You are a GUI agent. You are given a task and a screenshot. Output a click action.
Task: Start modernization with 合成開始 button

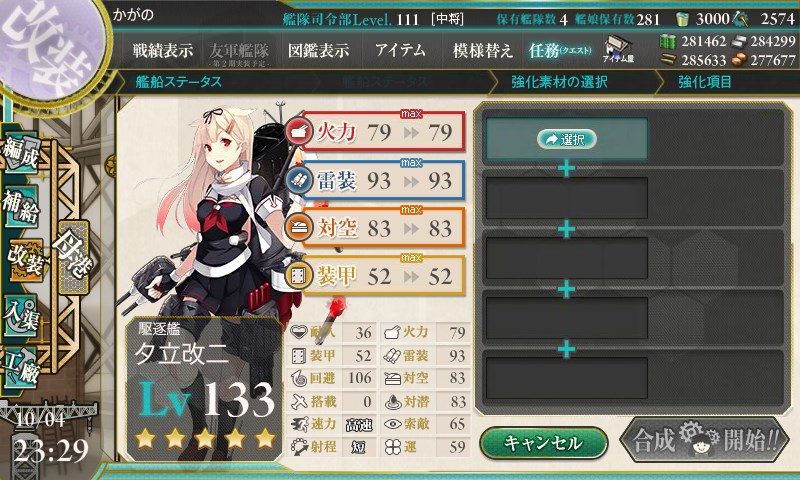pos(701,441)
